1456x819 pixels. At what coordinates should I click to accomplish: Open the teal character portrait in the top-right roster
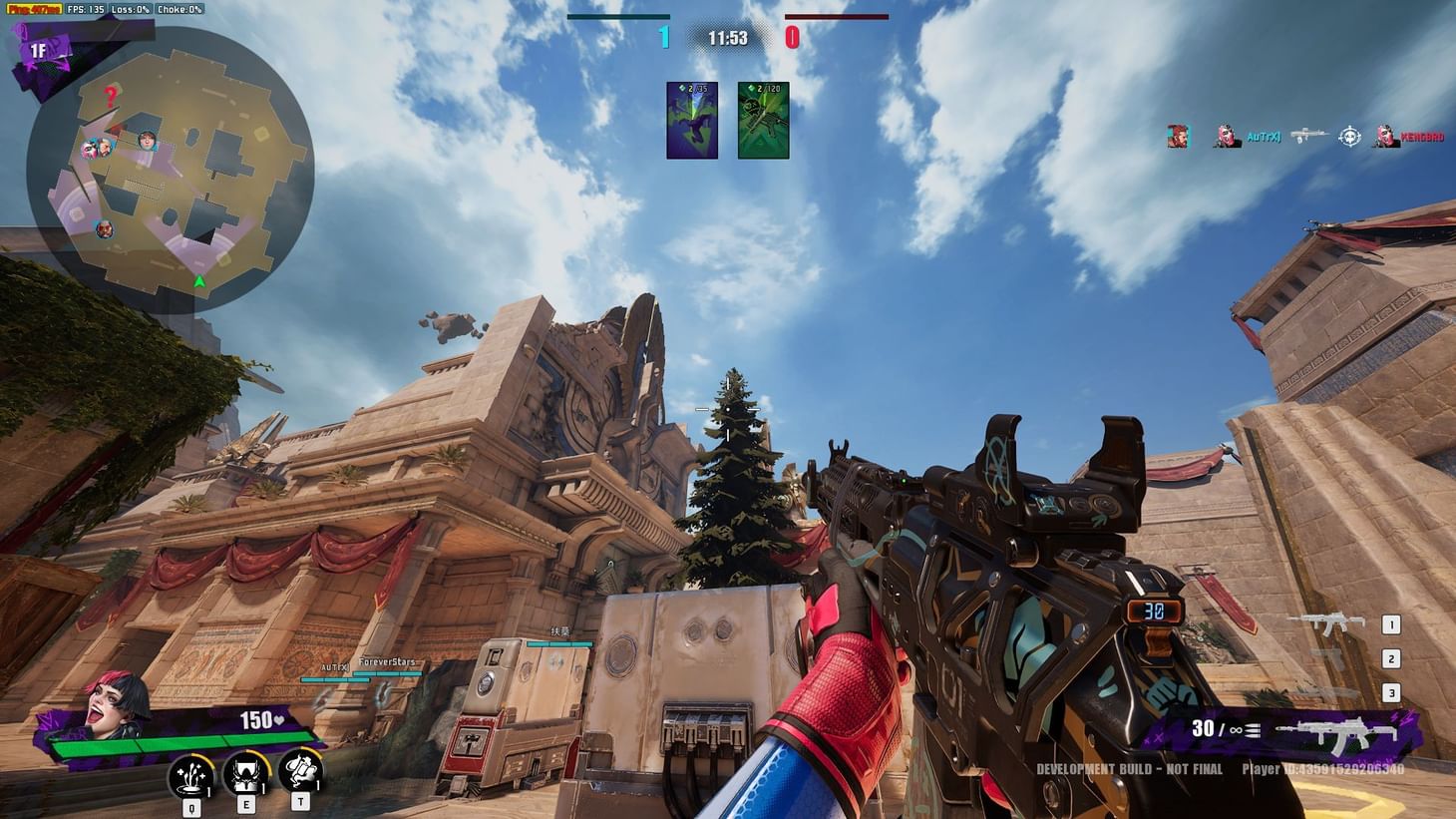pyautogui.click(x=1178, y=136)
